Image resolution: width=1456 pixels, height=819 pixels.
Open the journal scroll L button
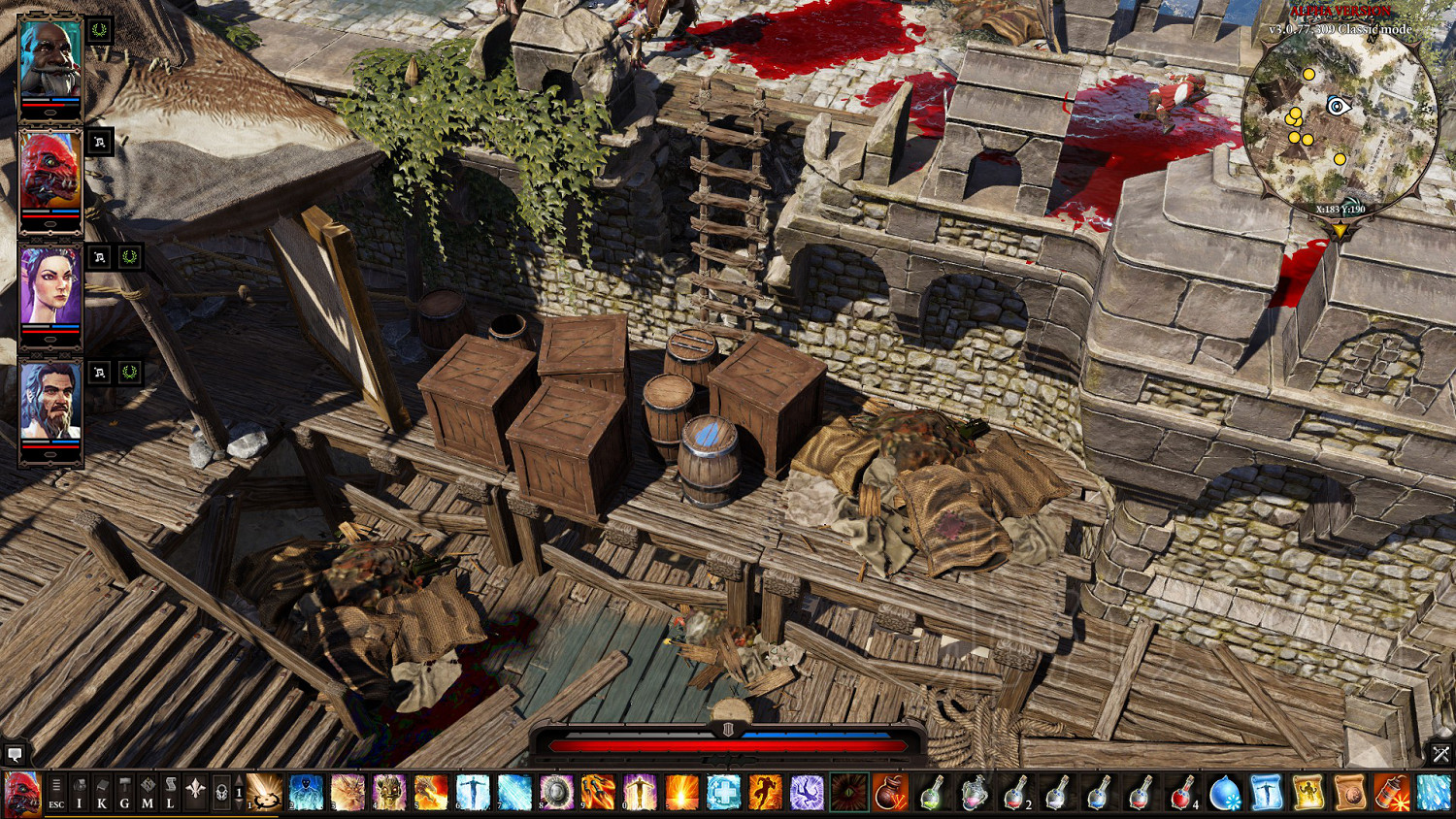170,792
